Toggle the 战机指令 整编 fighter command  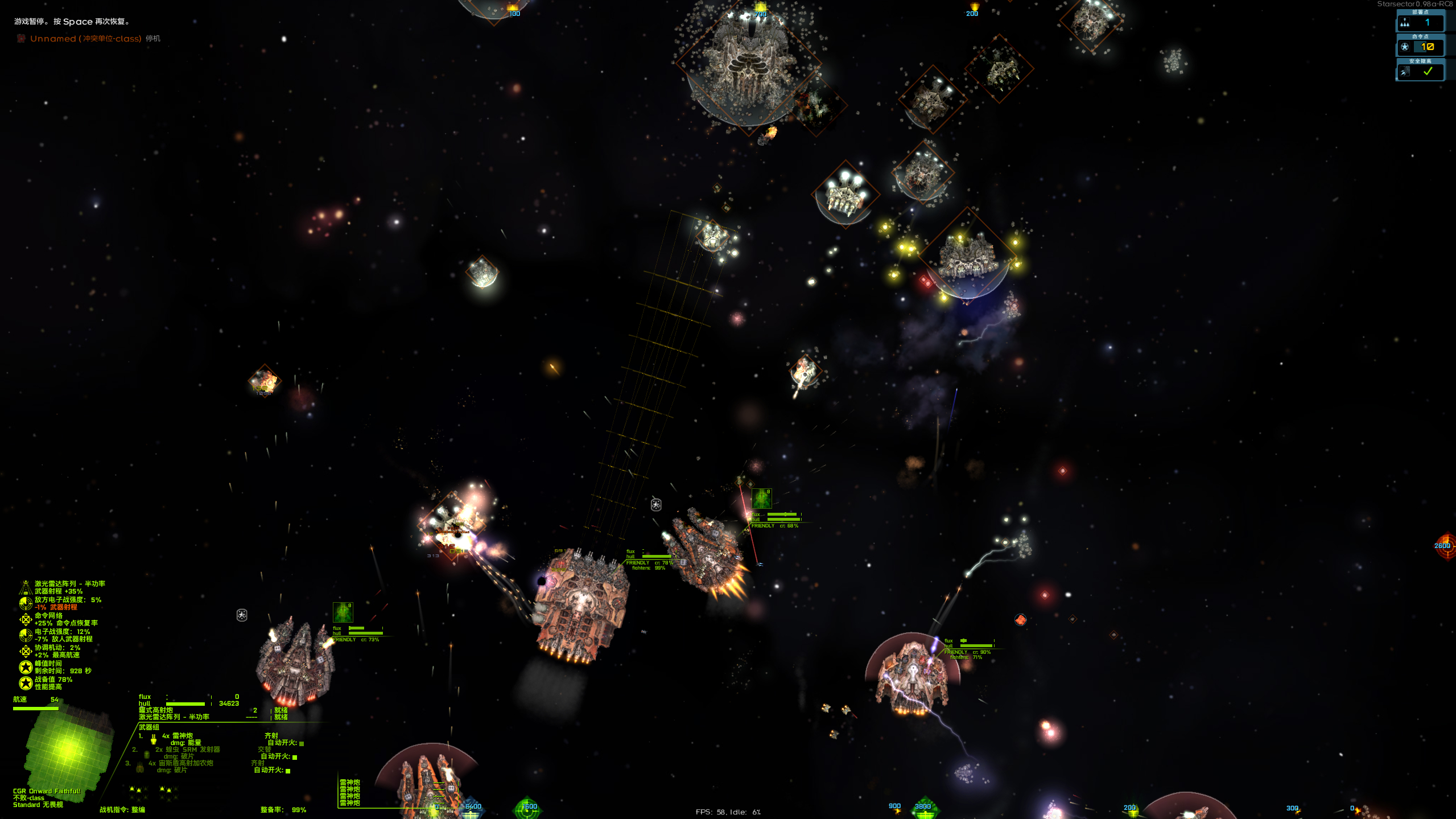click(122, 810)
